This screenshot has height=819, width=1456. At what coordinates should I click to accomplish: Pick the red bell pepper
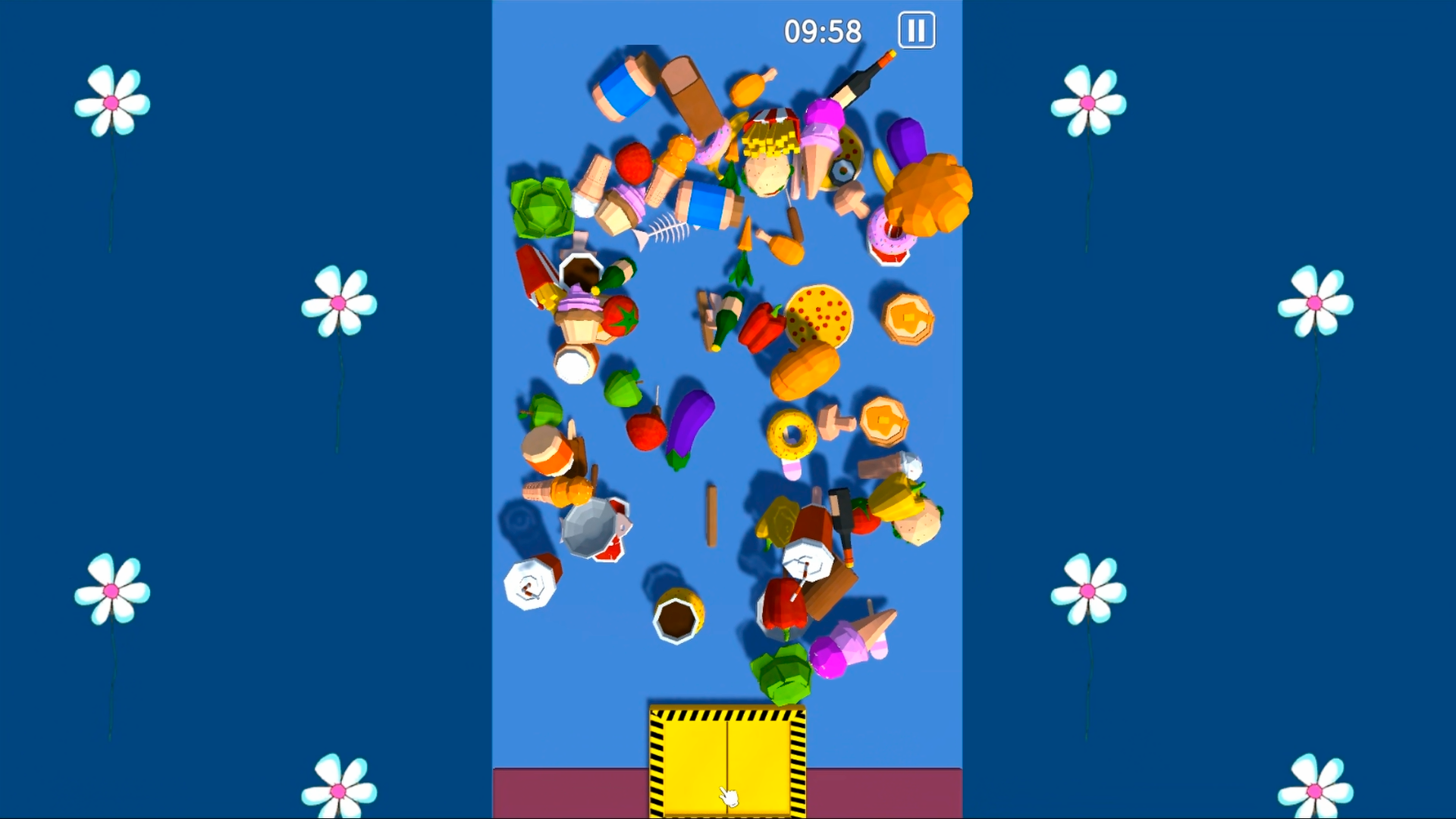(762, 326)
